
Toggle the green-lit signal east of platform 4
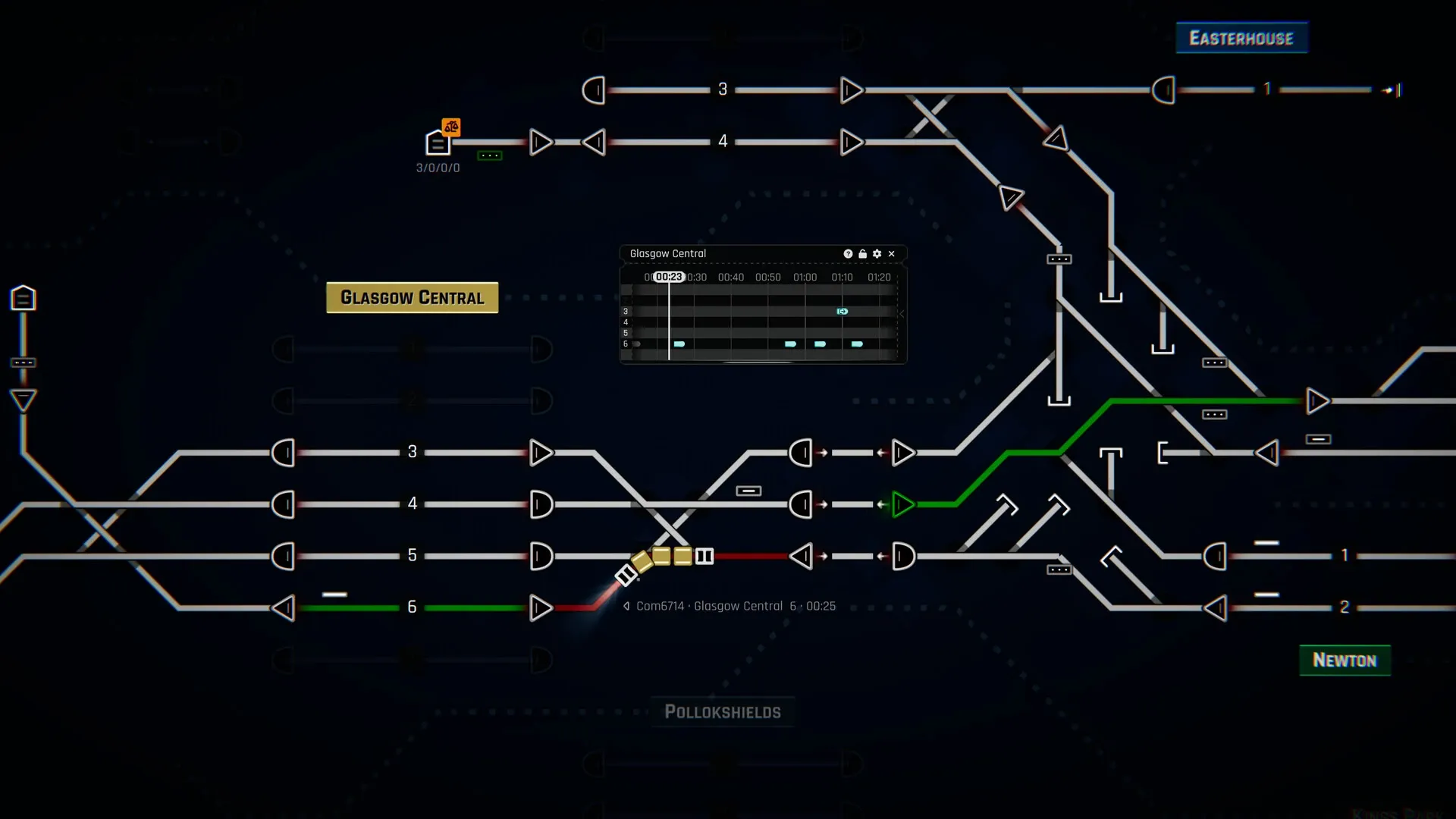click(x=902, y=504)
